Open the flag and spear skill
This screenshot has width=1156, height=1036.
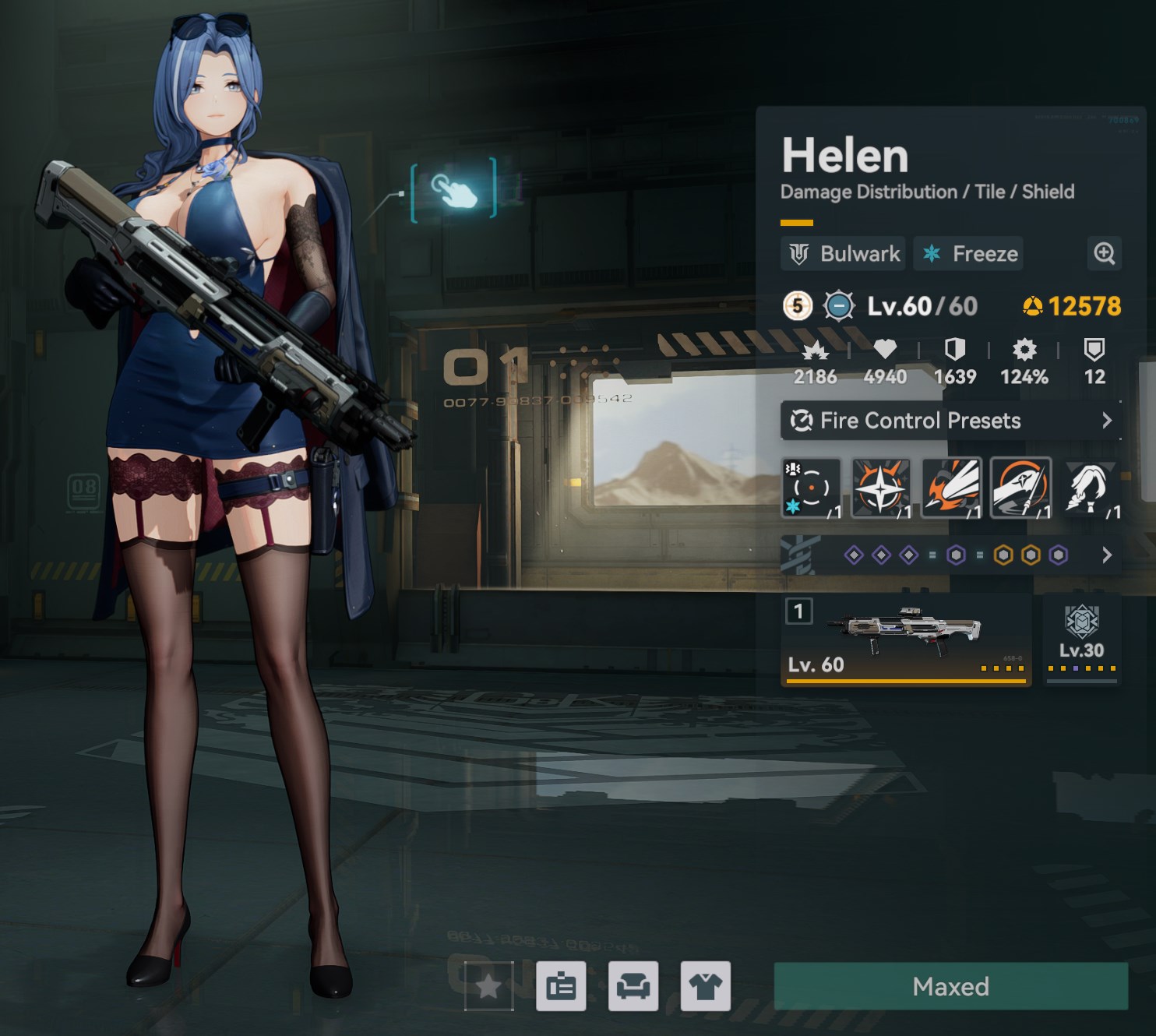[x=1020, y=488]
